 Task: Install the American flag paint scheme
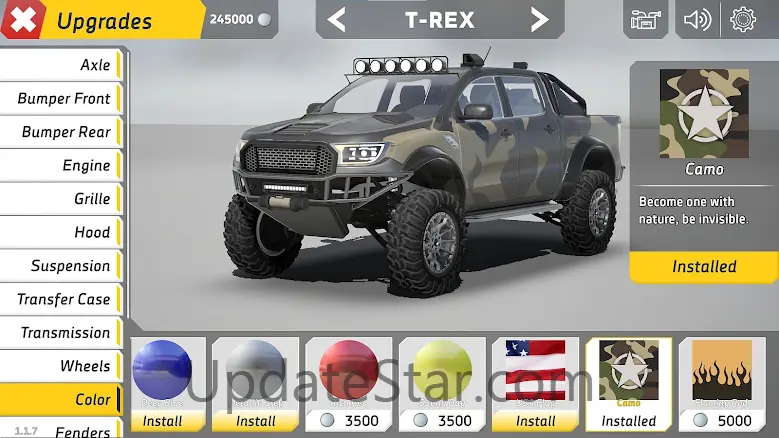pyautogui.click(x=535, y=420)
